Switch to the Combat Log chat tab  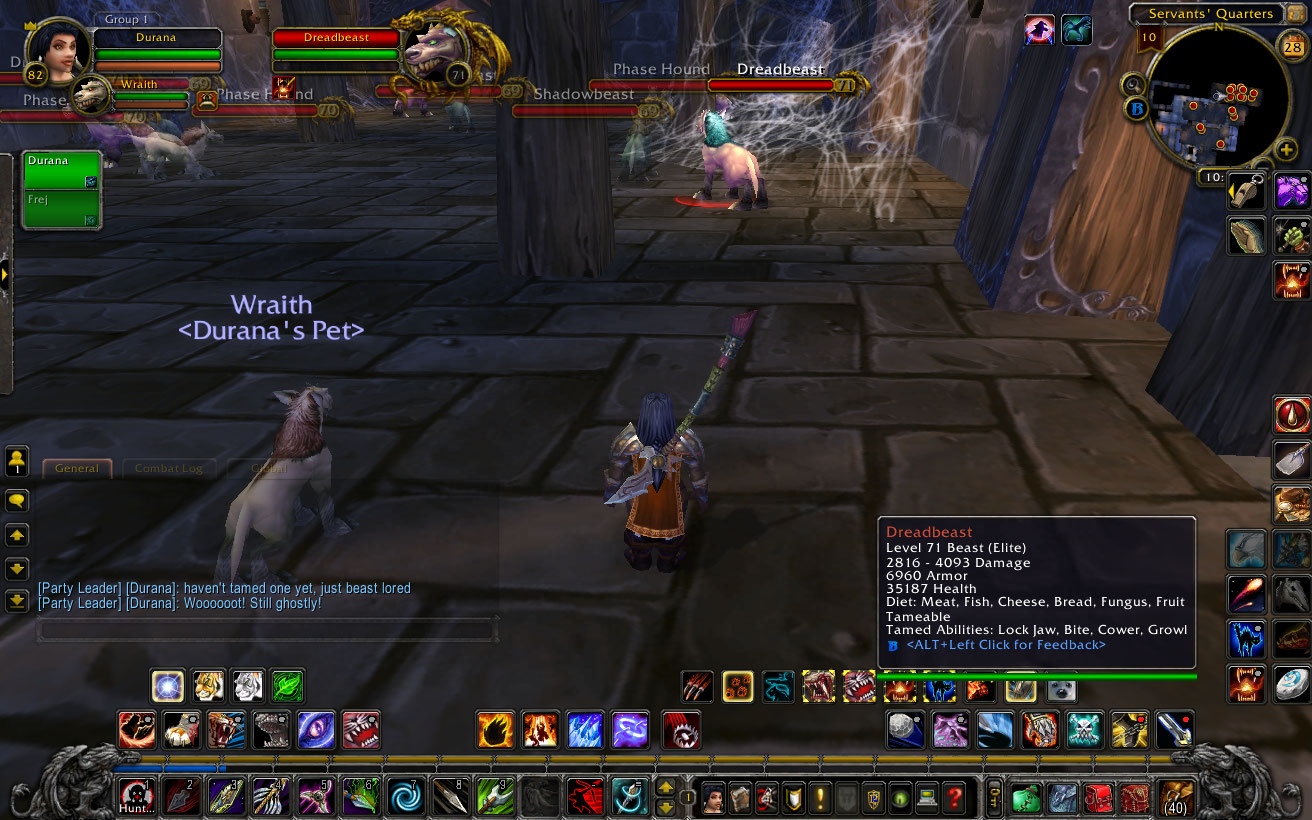pyautogui.click(x=169, y=468)
